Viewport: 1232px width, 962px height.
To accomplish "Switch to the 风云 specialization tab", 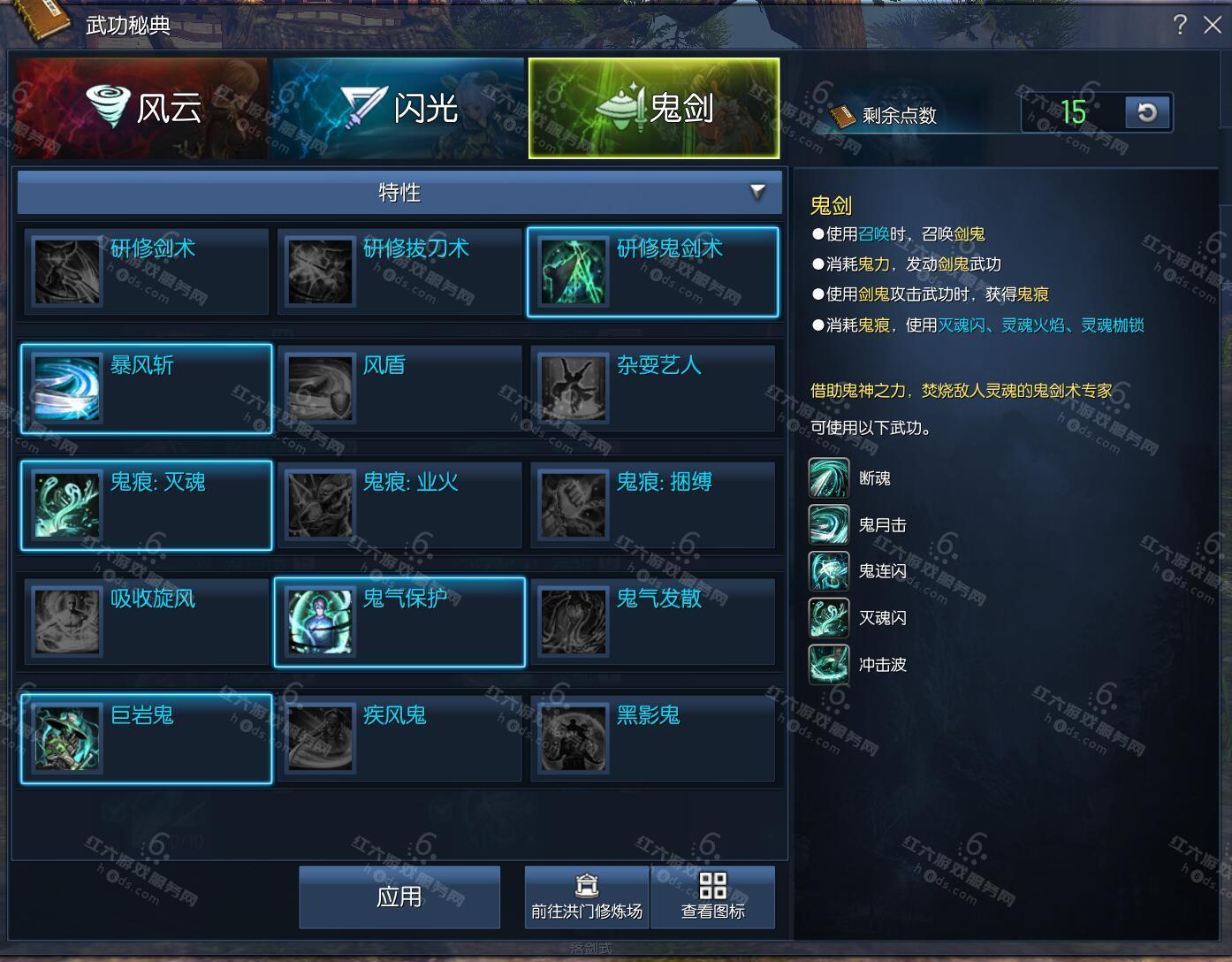I will tap(141, 108).
